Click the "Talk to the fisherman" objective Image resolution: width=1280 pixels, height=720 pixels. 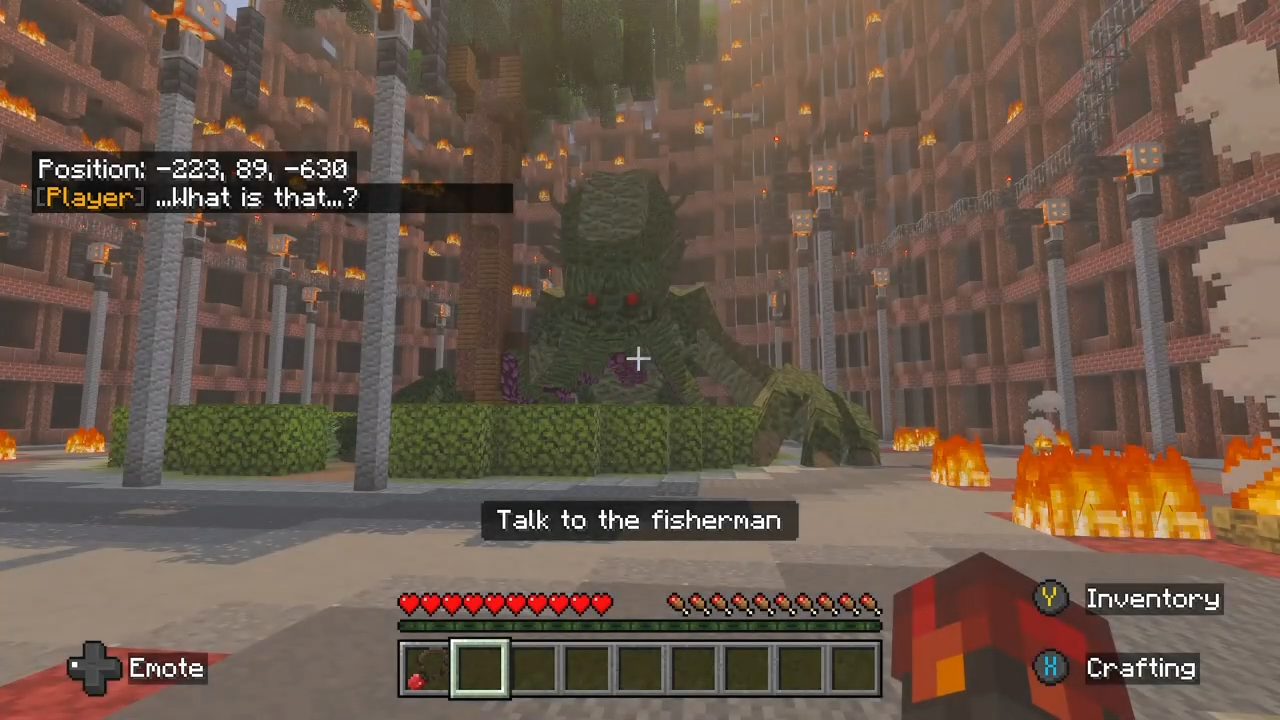click(x=639, y=520)
